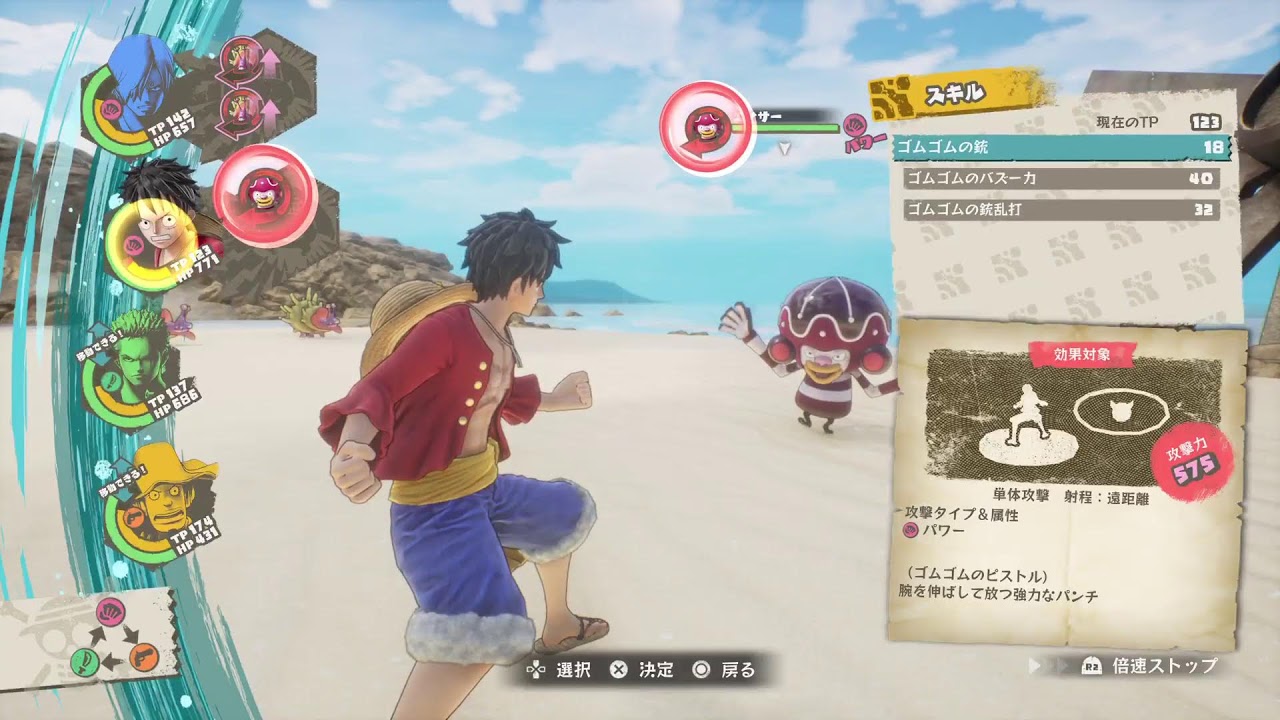Select the pink Power attribute icon in the type chart
The image size is (1280, 720).
[111, 614]
